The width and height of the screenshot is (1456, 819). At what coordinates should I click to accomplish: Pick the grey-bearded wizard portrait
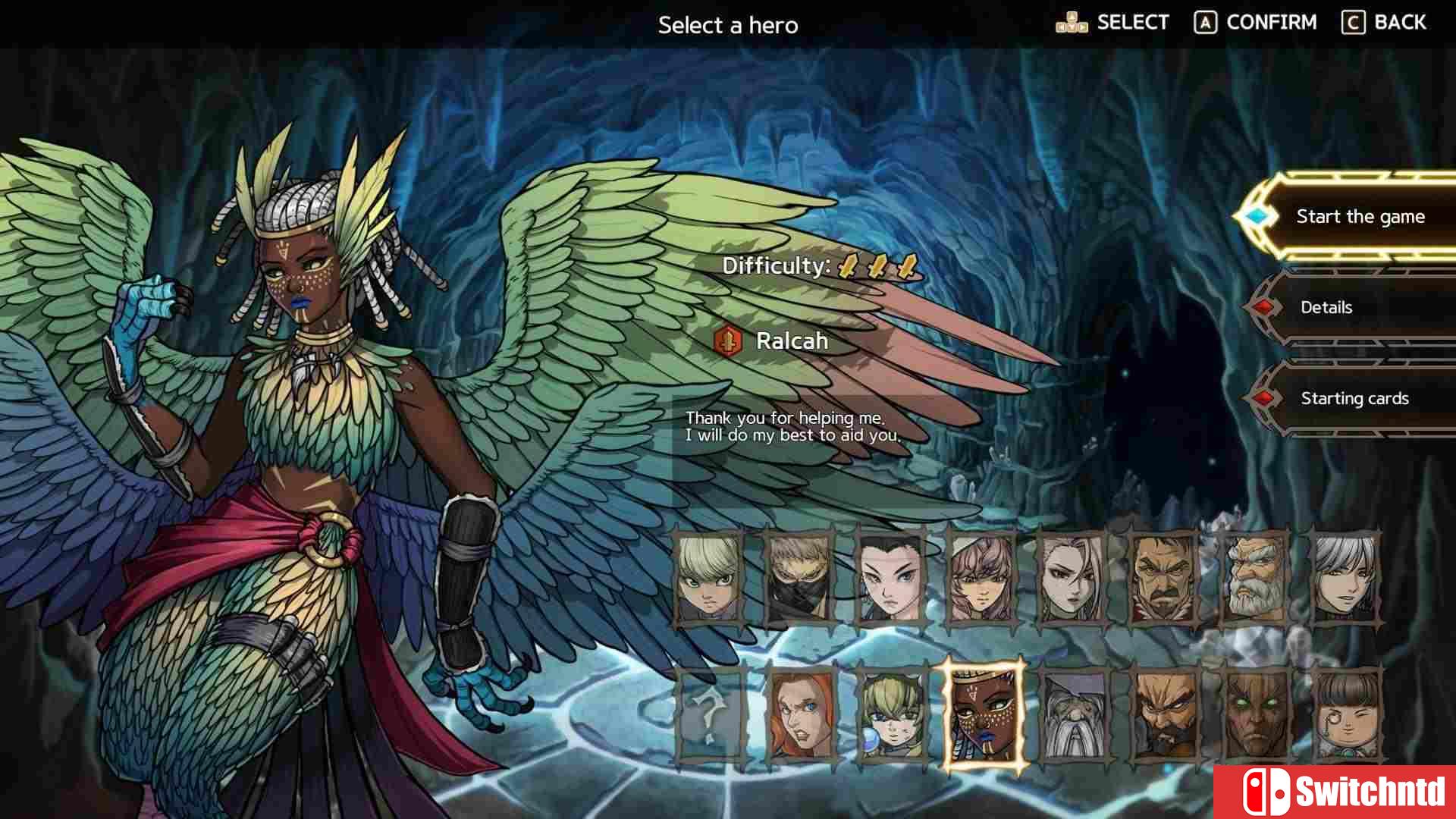pyautogui.click(x=1074, y=715)
